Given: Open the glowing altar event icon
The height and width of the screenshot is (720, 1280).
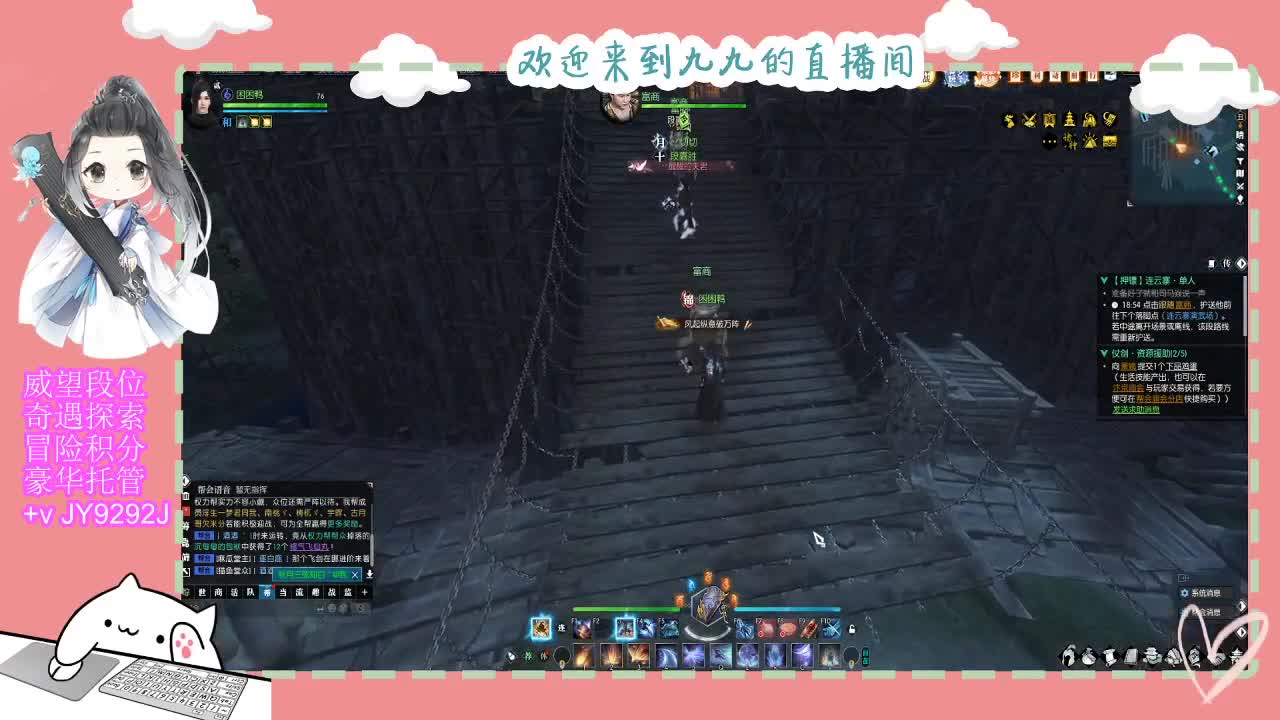Looking at the screenshot, I should coord(1090,141).
